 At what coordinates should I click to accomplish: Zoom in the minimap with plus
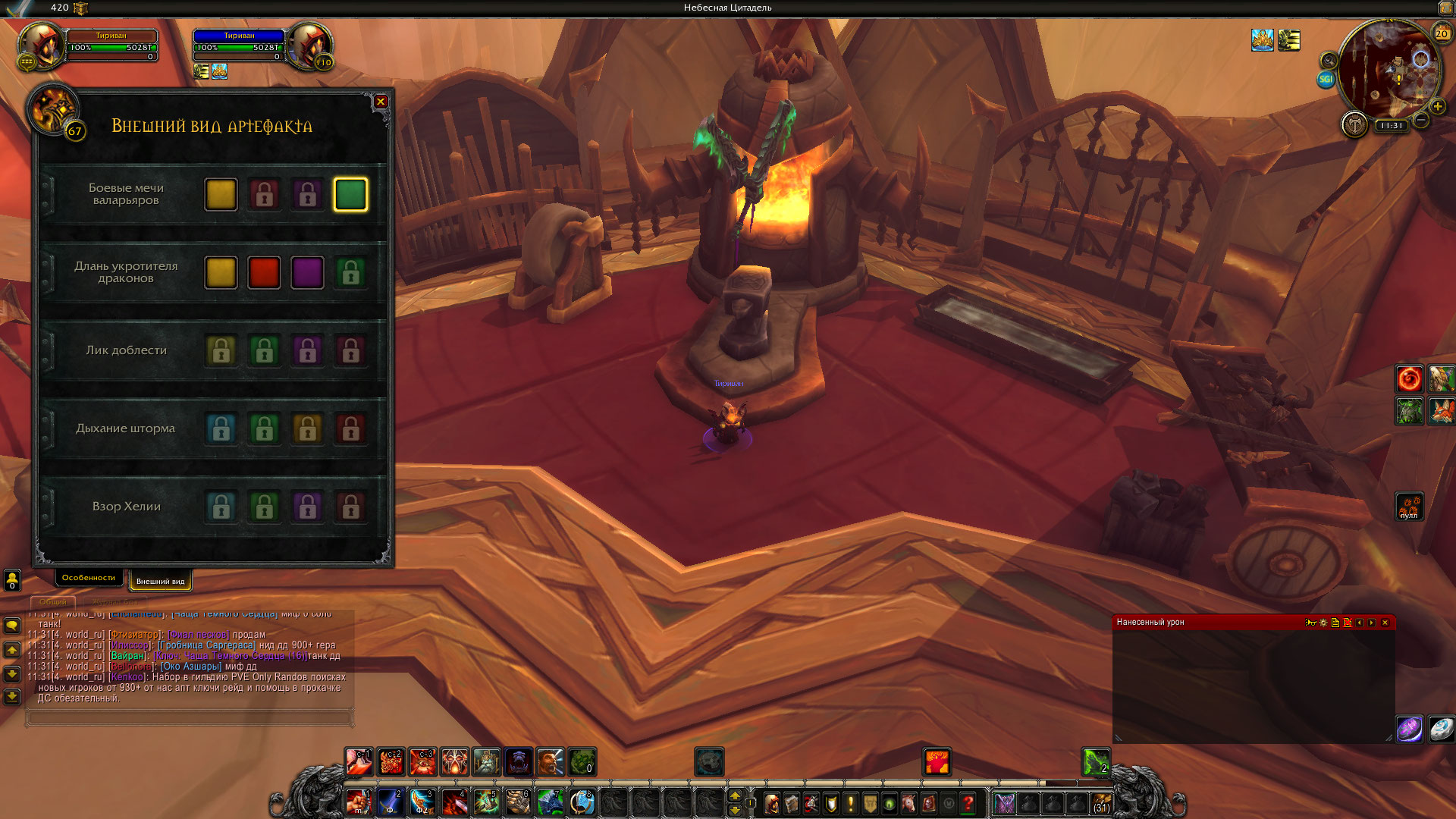[1437, 106]
